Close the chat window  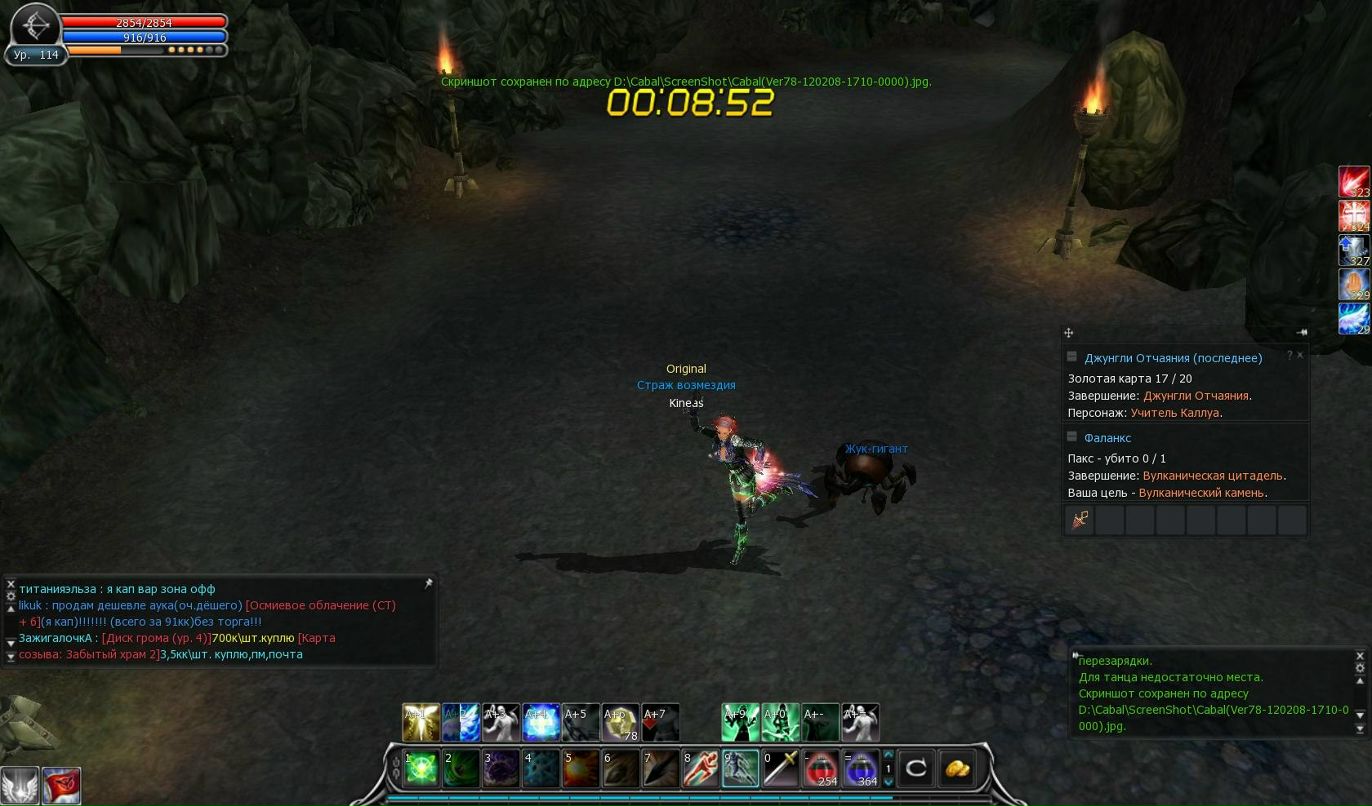coord(11,584)
